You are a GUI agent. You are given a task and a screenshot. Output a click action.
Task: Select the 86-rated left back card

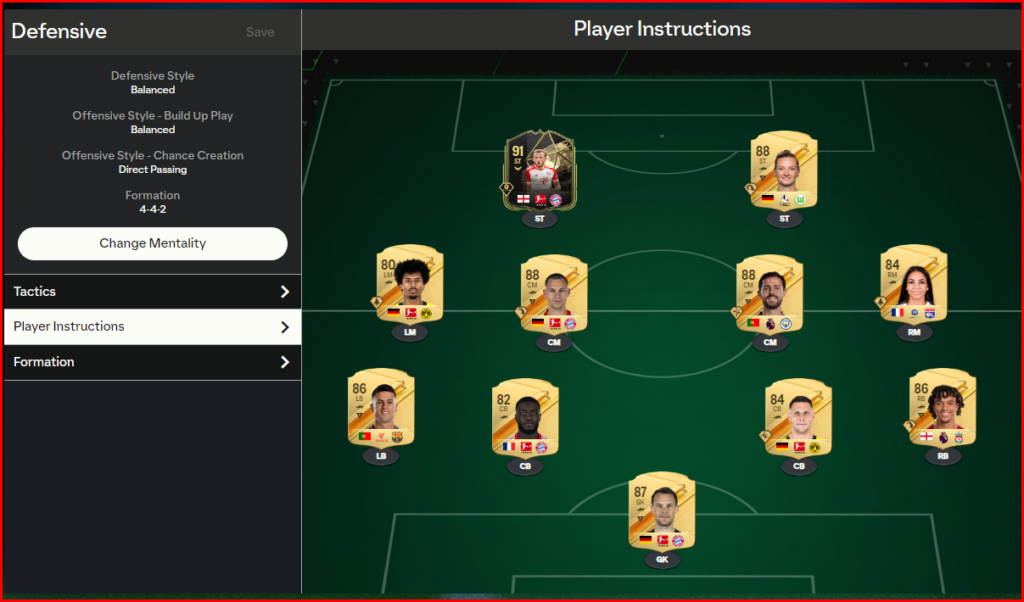381,409
